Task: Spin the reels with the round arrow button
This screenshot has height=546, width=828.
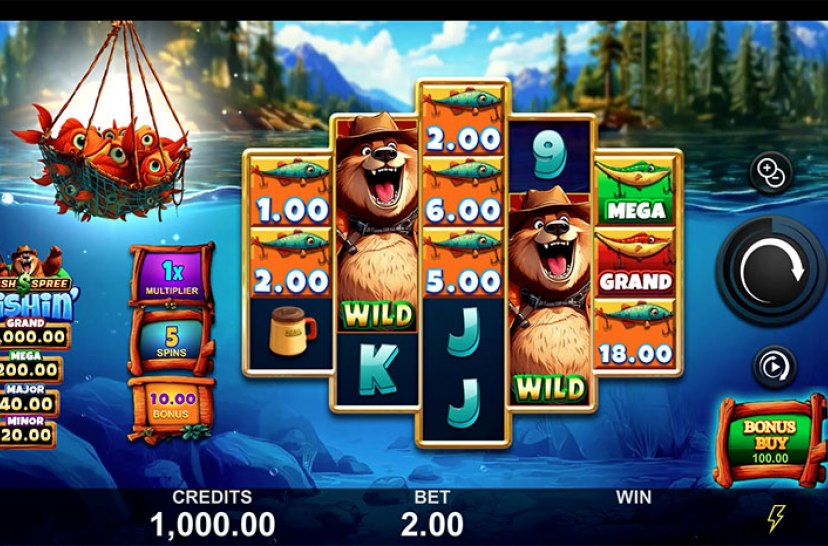Action: click(770, 270)
